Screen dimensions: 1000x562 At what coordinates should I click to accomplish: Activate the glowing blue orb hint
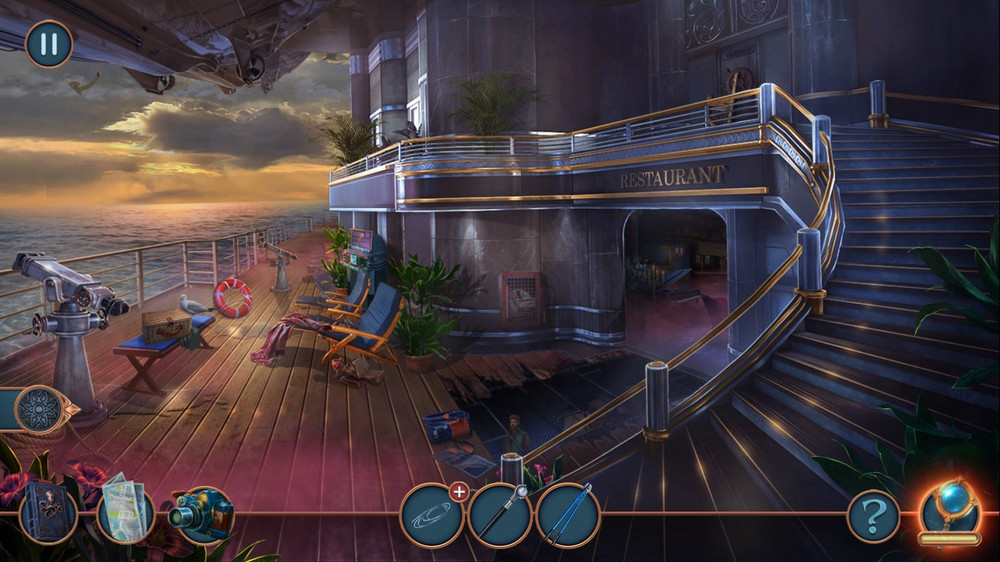click(948, 508)
